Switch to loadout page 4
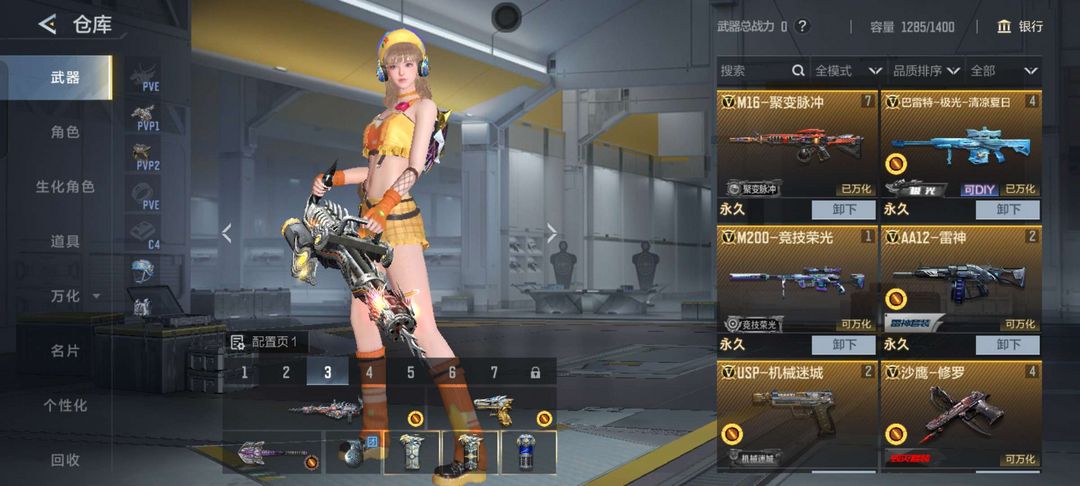Viewport: 1080px width, 486px height. (x=368, y=373)
